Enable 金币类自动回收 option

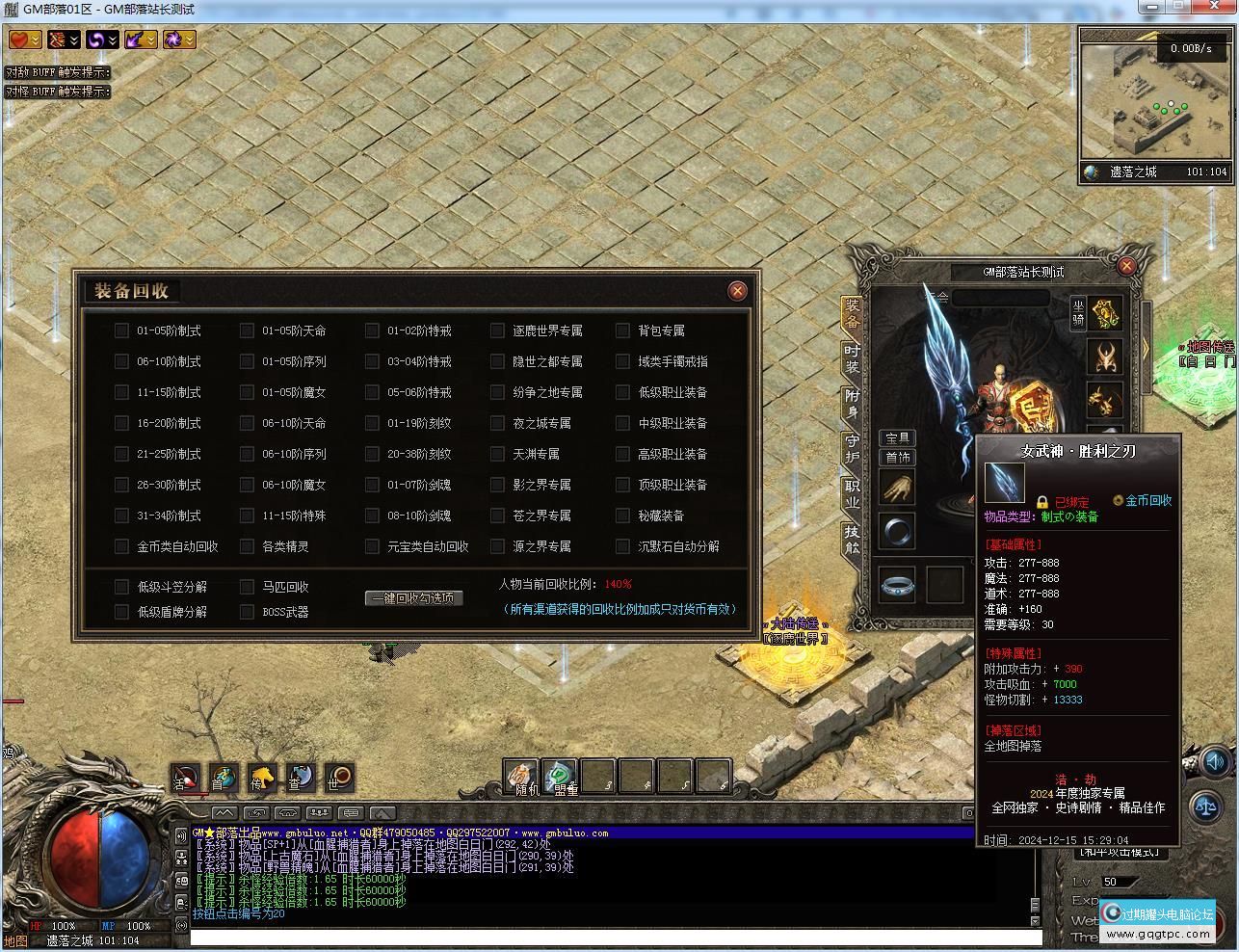coord(121,546)
